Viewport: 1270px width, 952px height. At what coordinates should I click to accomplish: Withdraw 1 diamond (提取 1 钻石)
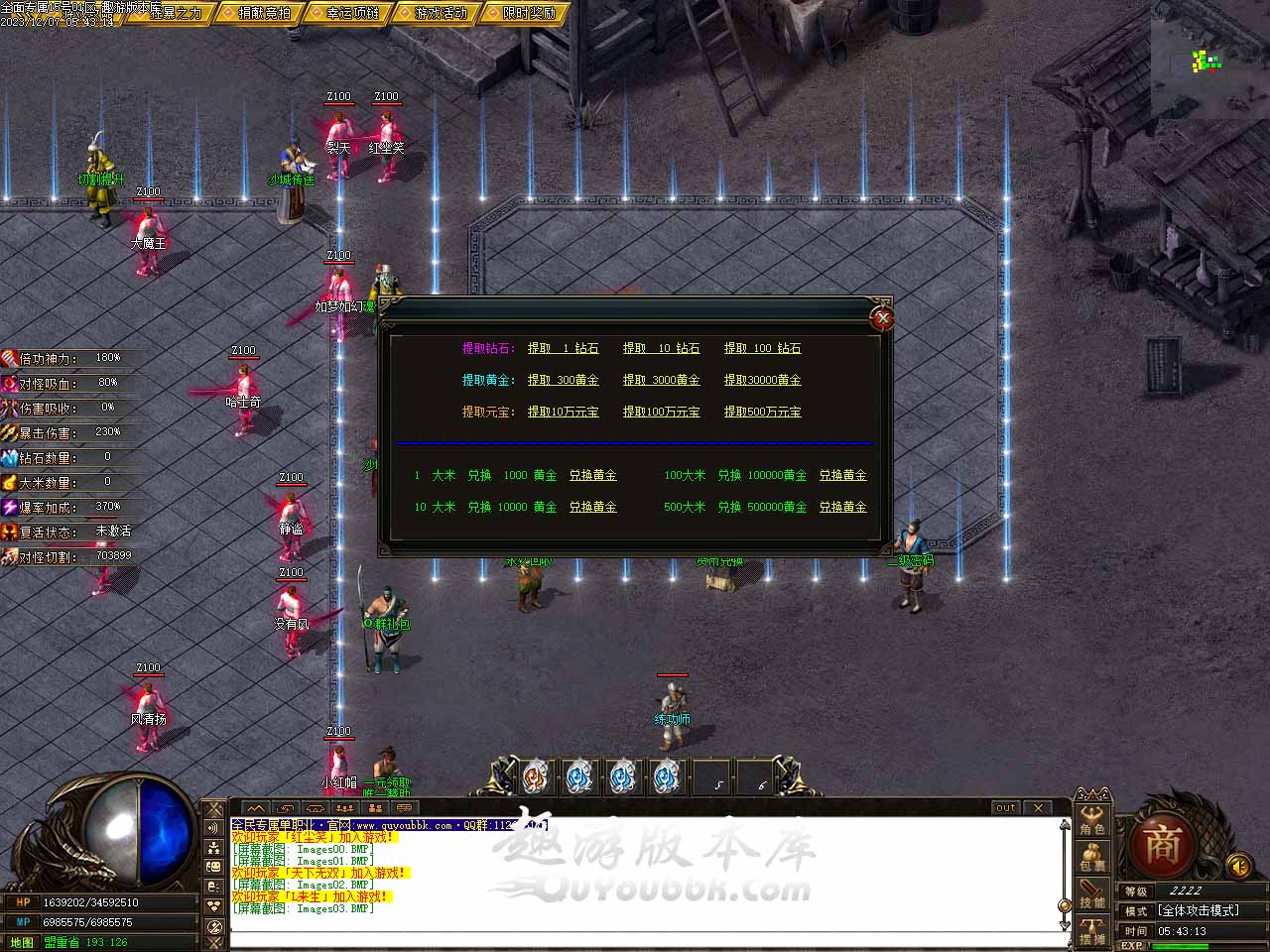563,348
